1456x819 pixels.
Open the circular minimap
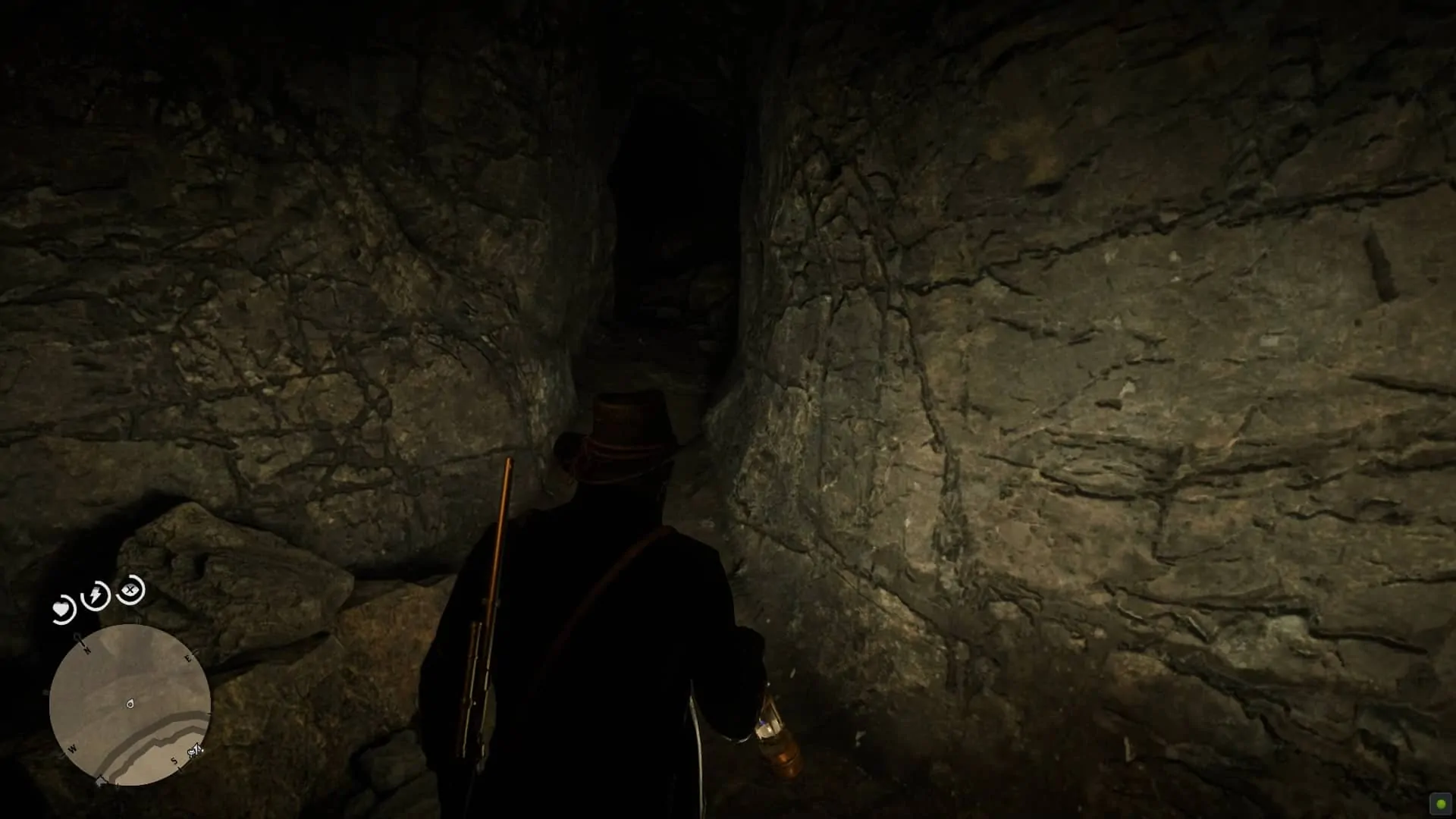130,704
